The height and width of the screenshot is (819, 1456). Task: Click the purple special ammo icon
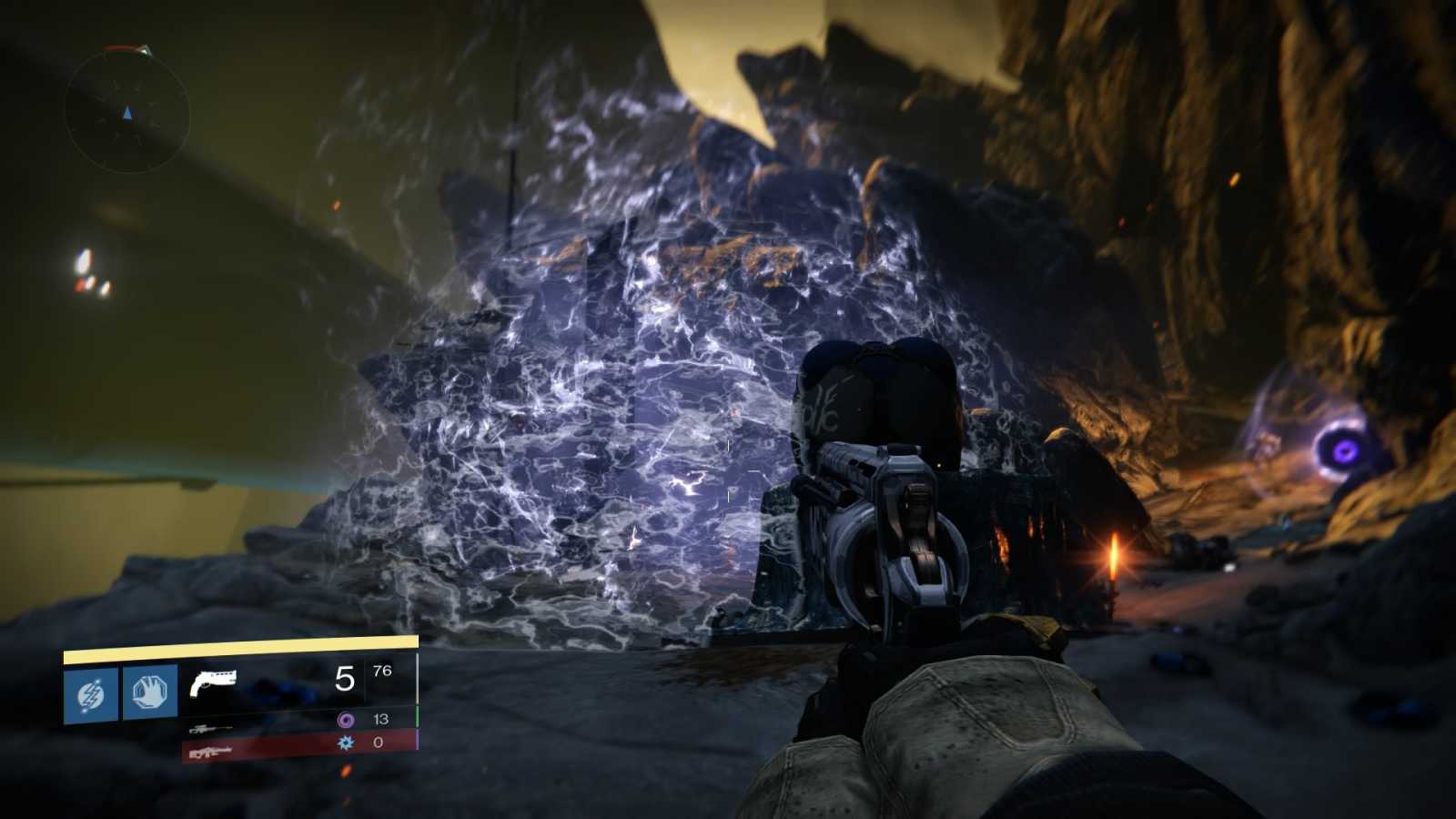click(348, 720)
